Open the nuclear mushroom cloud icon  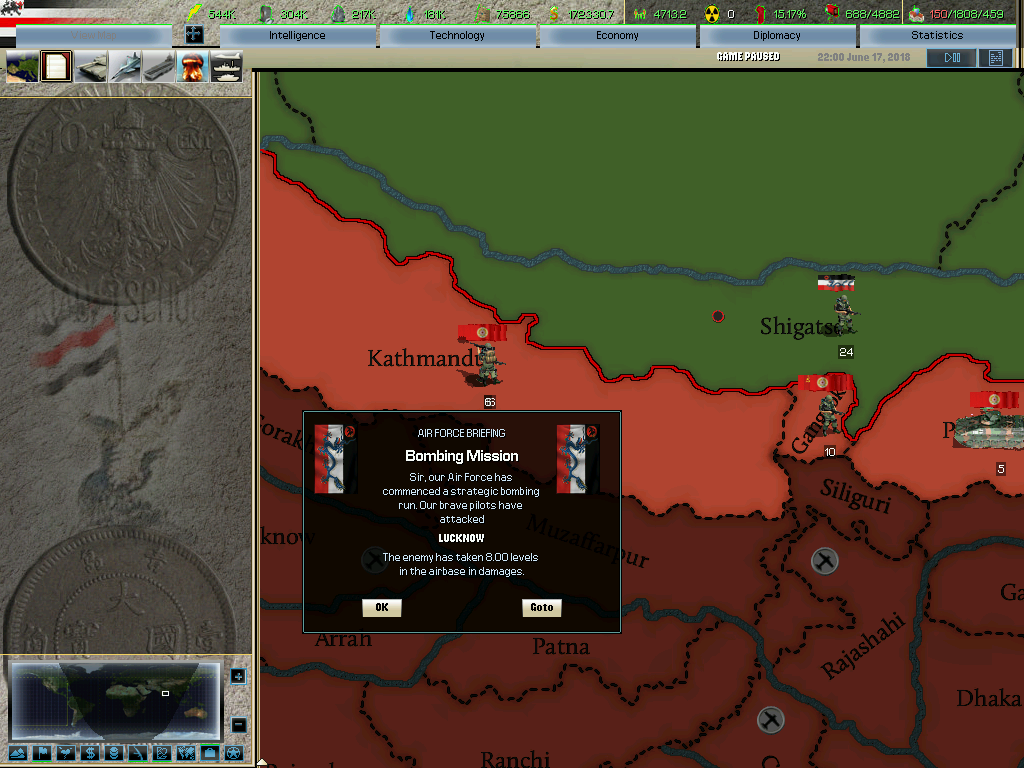pos(192,67)
